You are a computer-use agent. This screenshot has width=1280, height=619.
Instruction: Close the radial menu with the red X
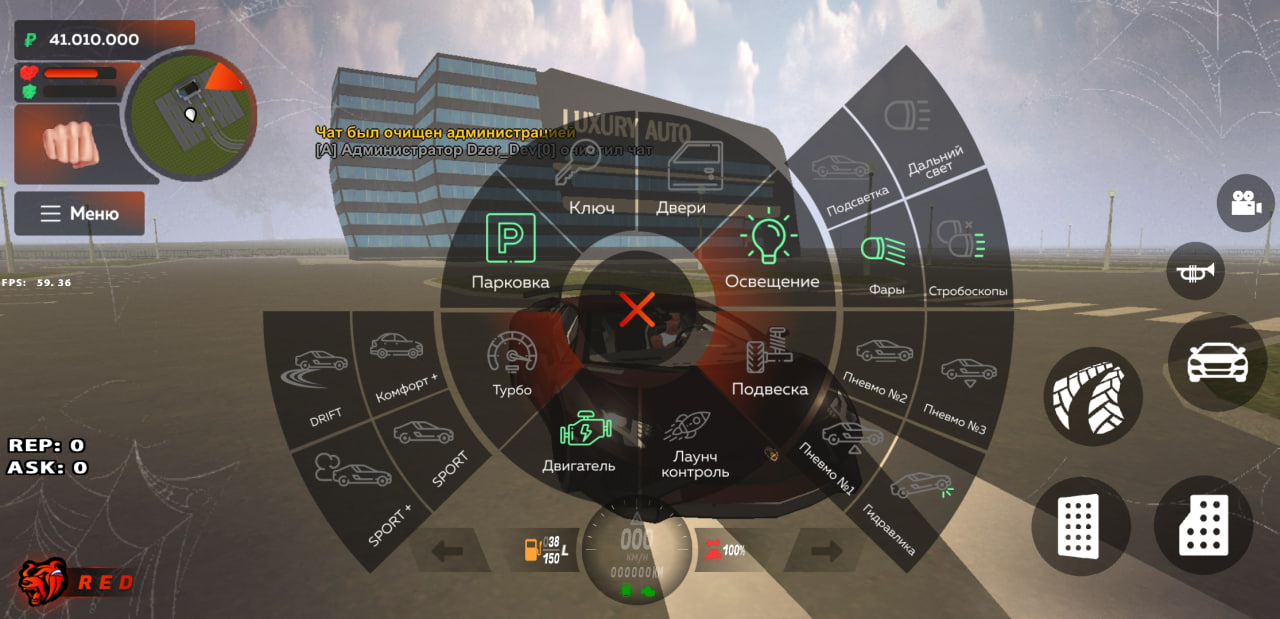pos(637,310)
